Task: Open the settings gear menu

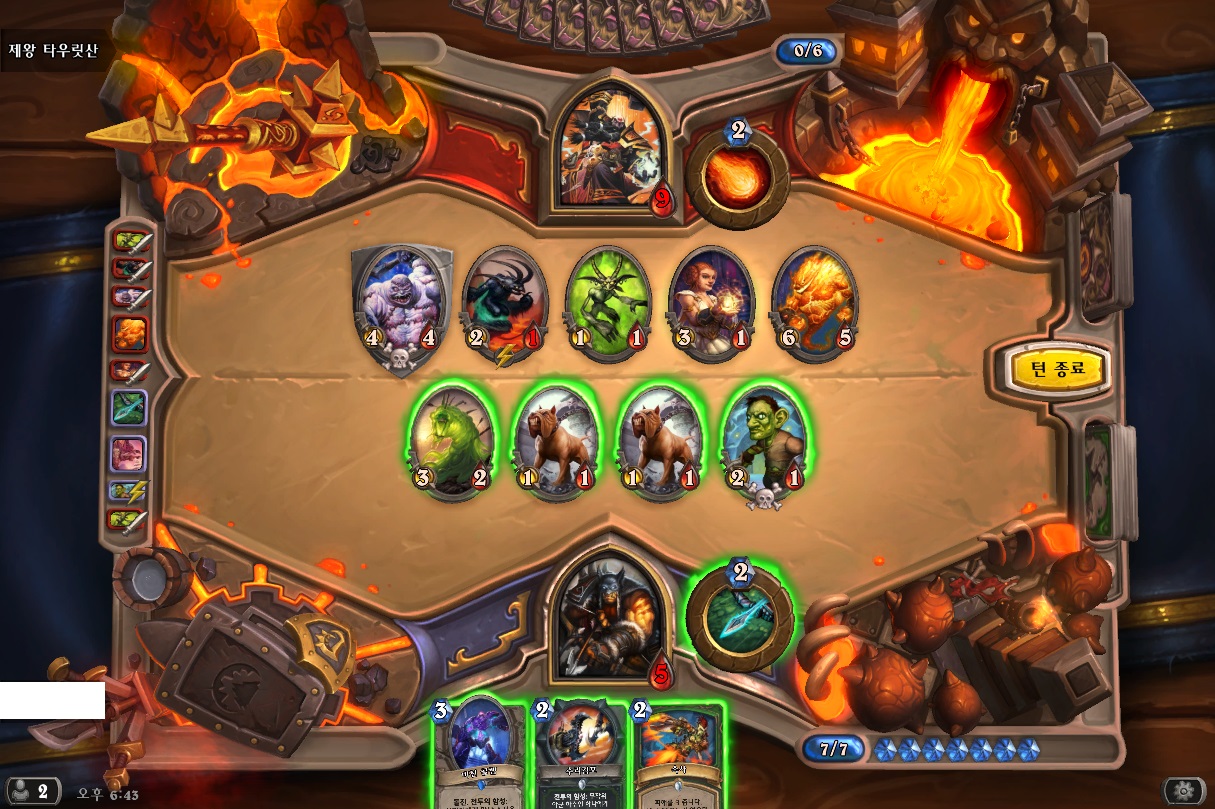Action: coord(1183,791)
